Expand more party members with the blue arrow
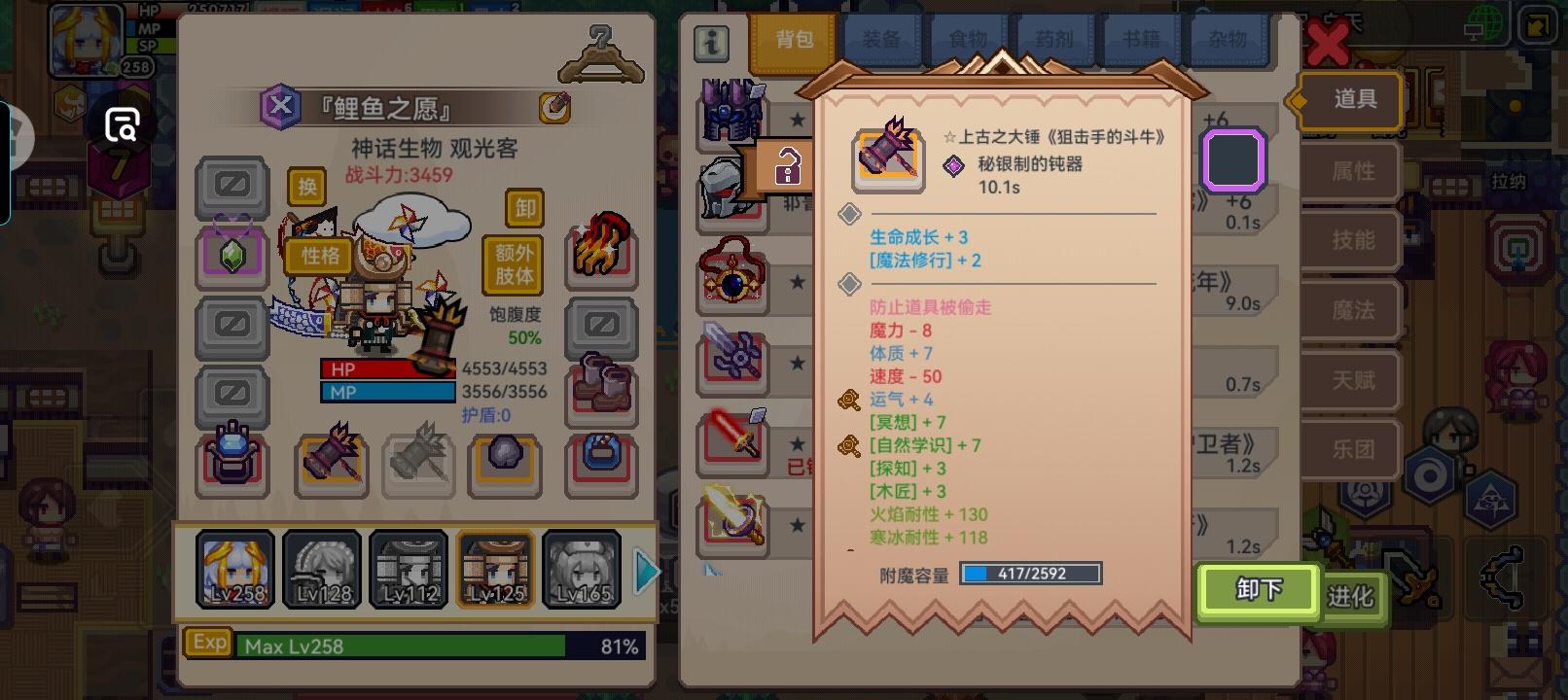 645,571
